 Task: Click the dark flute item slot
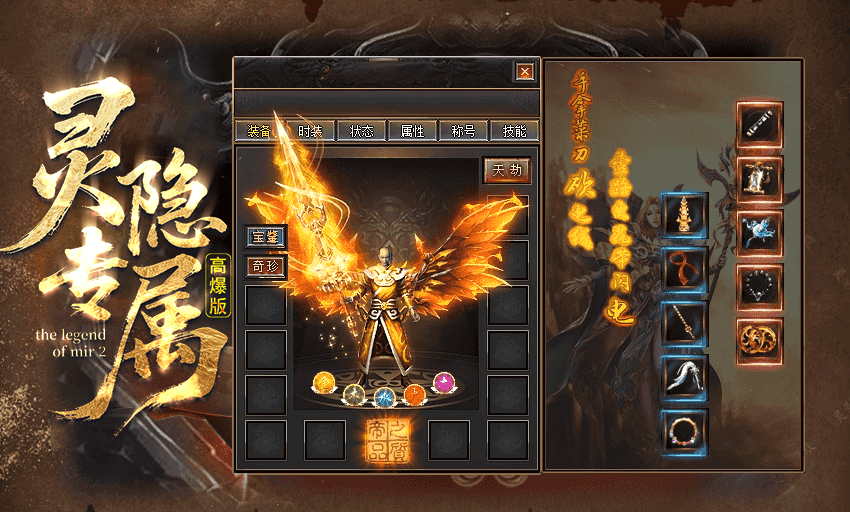coord(760,125)
